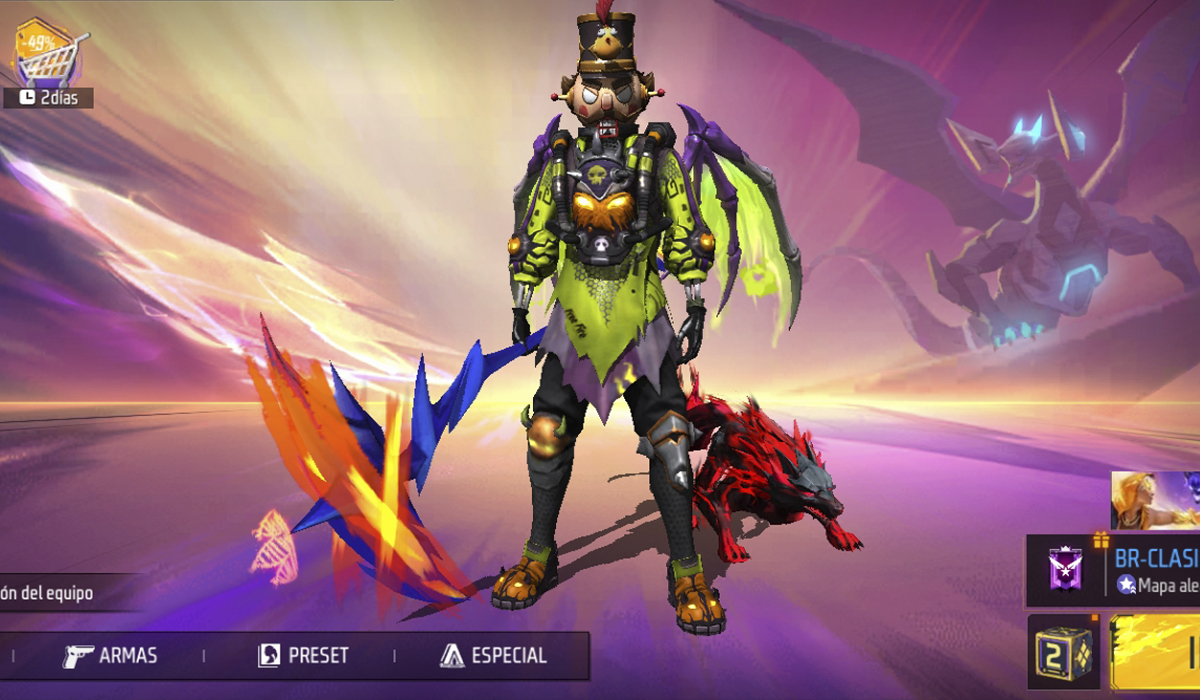Open the dice cube icon marked 2
The image size is (1200, 700).
pyautogui.click(x=1061, y=653)
